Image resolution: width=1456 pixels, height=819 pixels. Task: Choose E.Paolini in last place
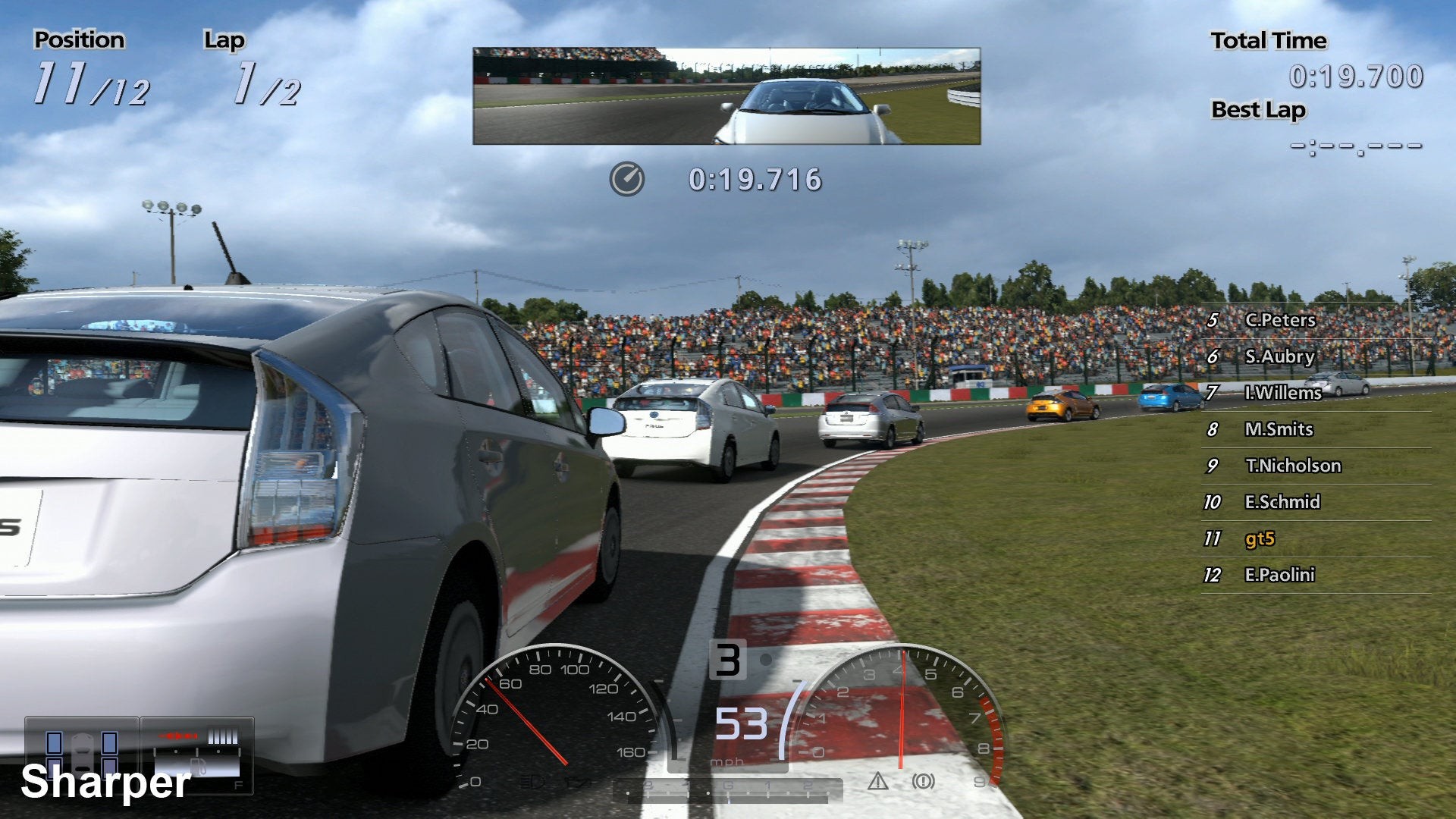[1279, 575]
